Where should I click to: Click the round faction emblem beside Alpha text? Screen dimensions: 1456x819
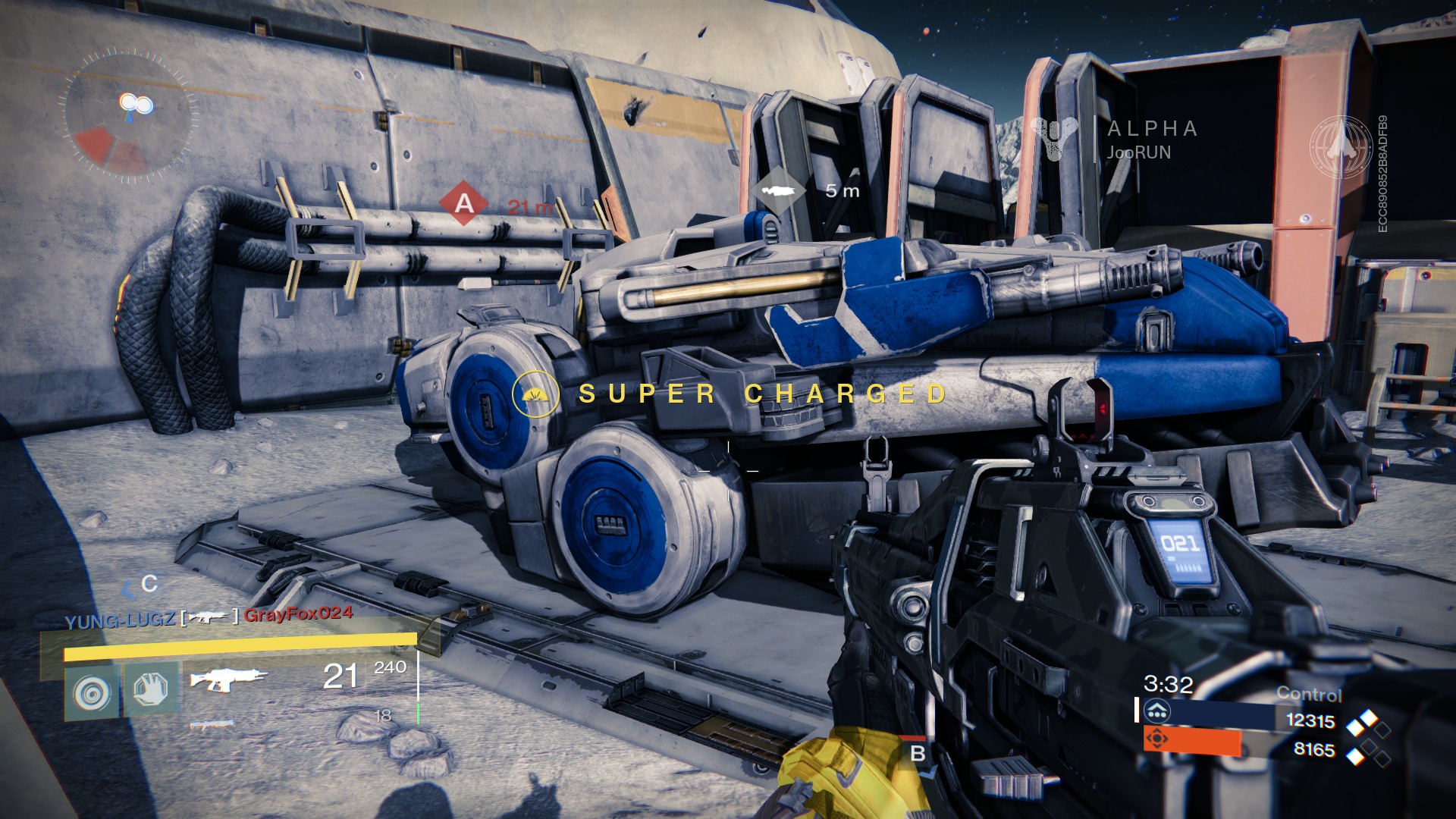click(1341, 147)
